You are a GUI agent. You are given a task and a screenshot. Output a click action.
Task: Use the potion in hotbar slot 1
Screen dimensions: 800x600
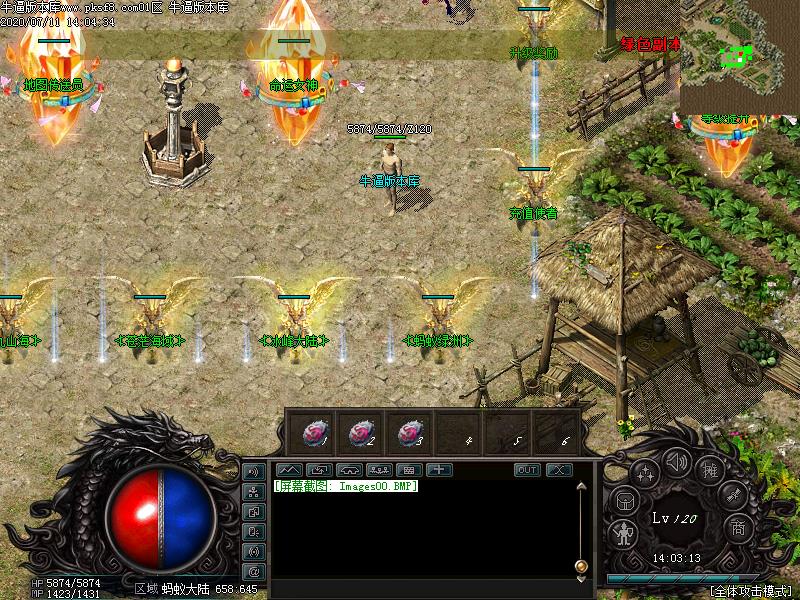[x=314, y=432]
